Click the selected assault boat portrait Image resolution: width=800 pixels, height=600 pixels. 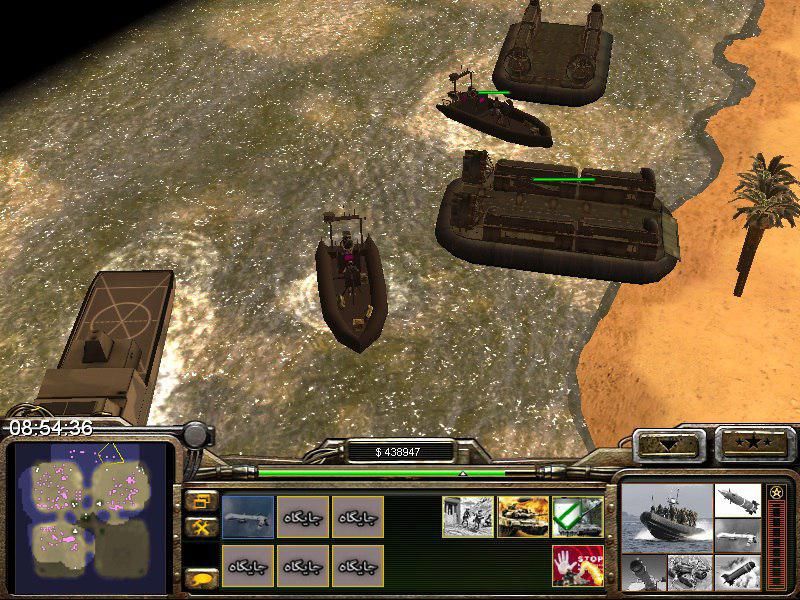coord(666,520)
